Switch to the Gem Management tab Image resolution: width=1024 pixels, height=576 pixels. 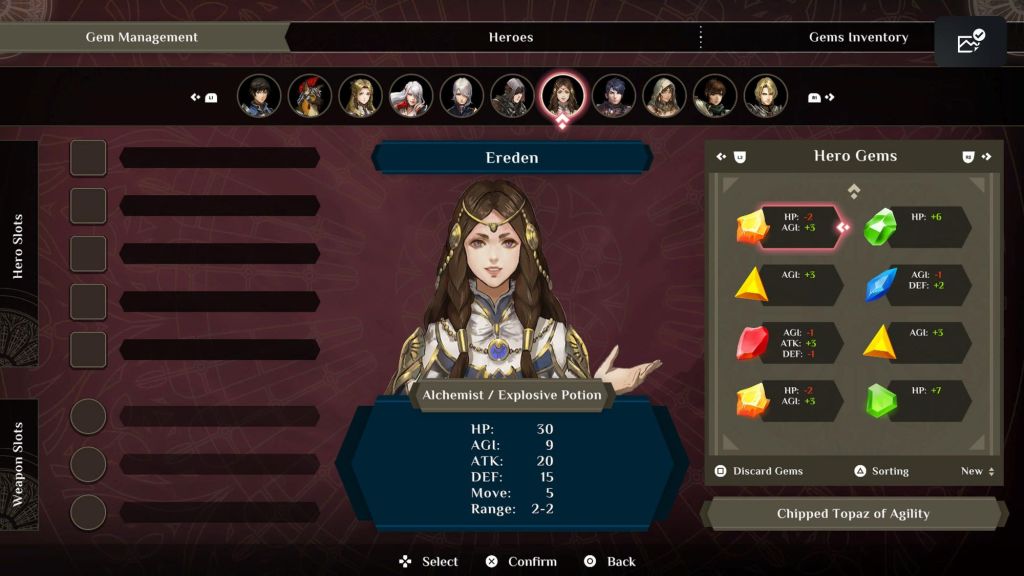pos(141,37)
